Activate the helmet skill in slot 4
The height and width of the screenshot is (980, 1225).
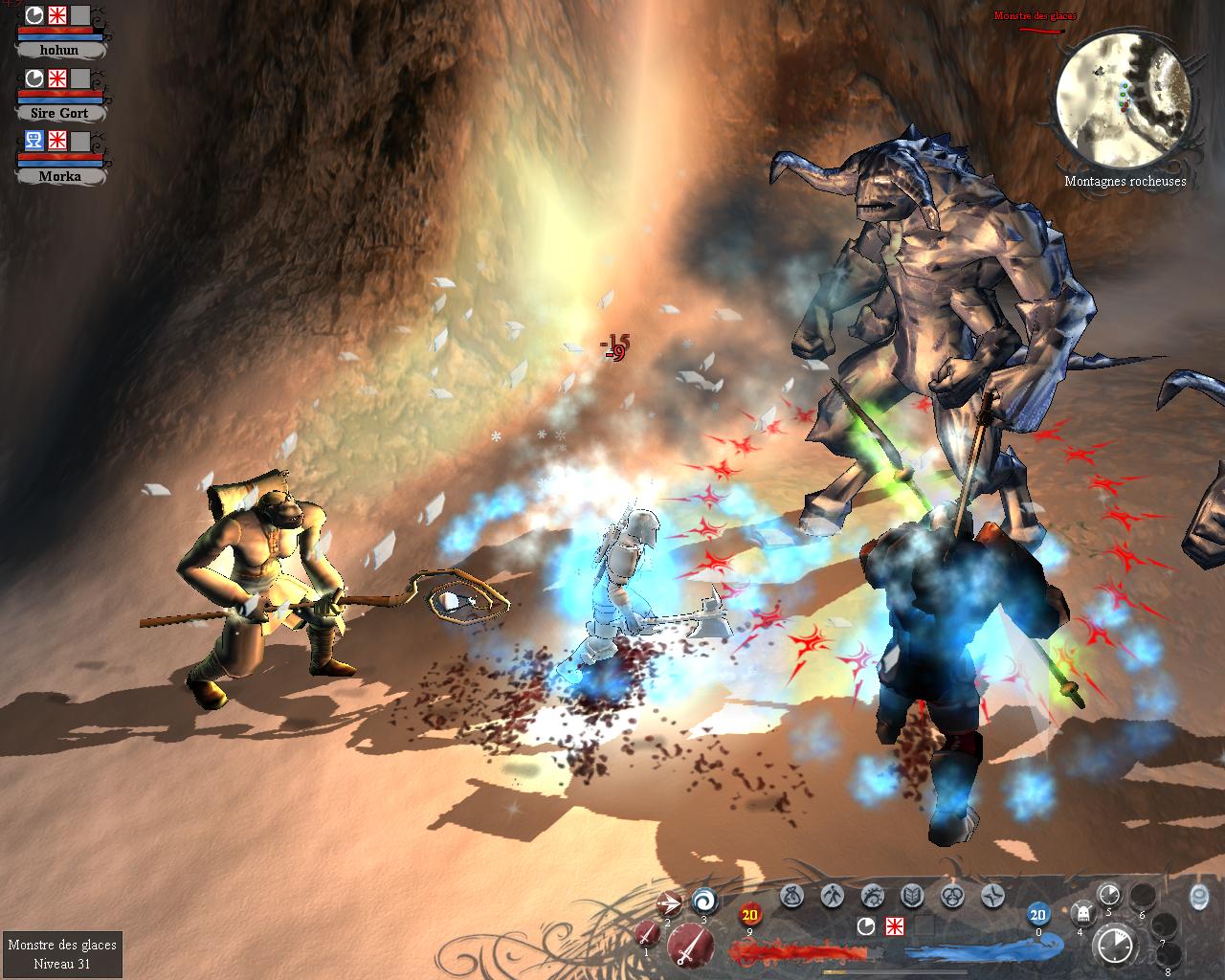click(x=1081, y=914)
